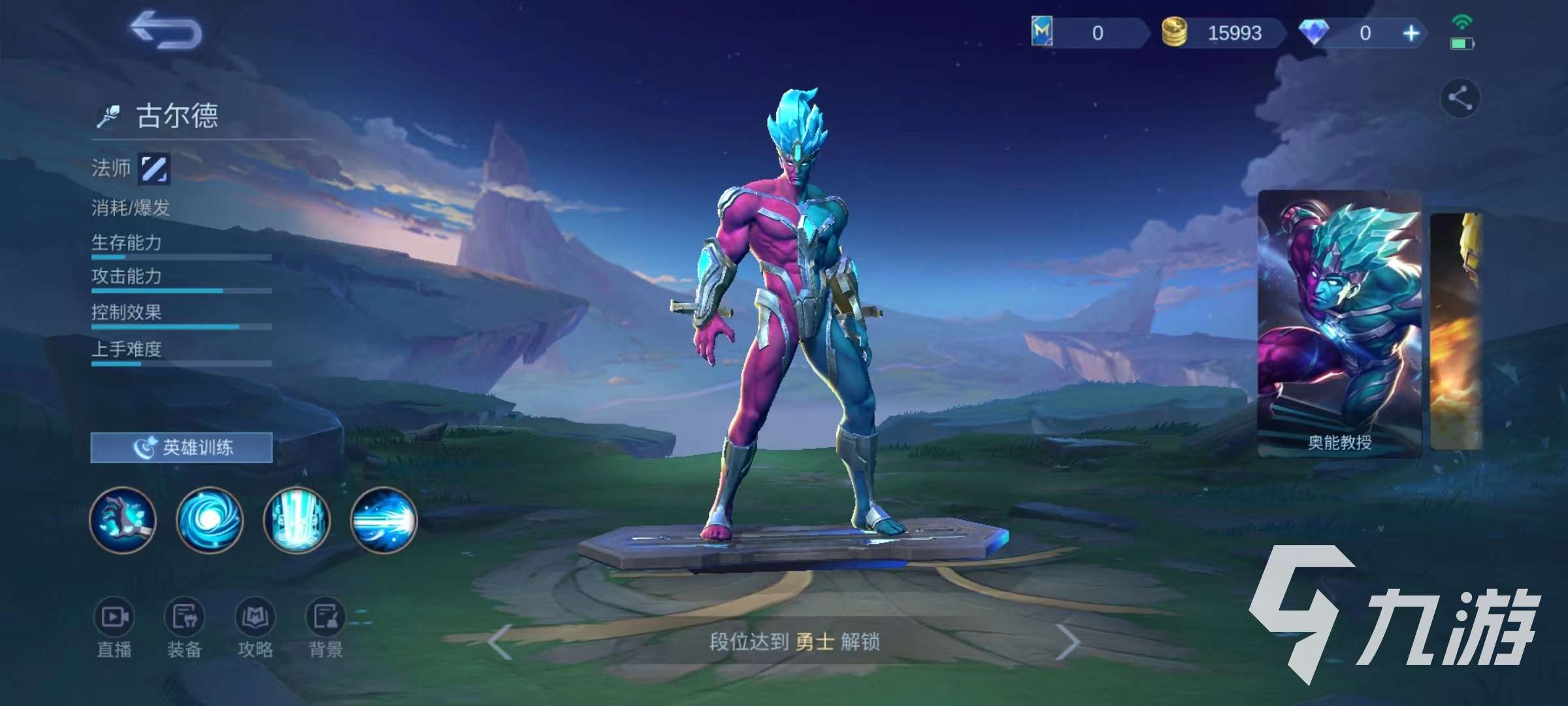Add diamonds with the plus button
The width and height of the screenshot is (1568, 706).
tap(1411, 33)
